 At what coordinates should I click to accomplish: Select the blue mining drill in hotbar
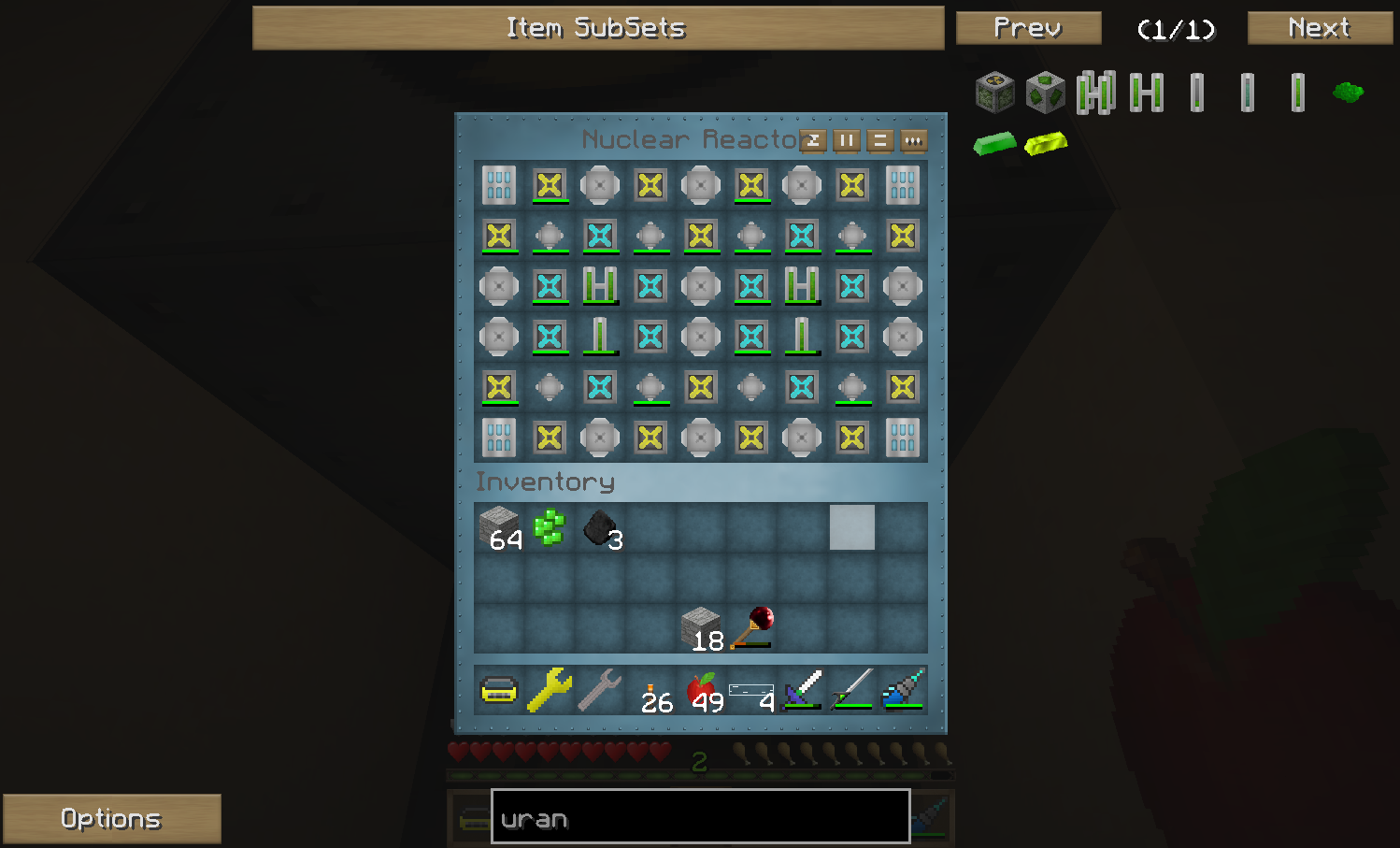[x=903, y=690]
